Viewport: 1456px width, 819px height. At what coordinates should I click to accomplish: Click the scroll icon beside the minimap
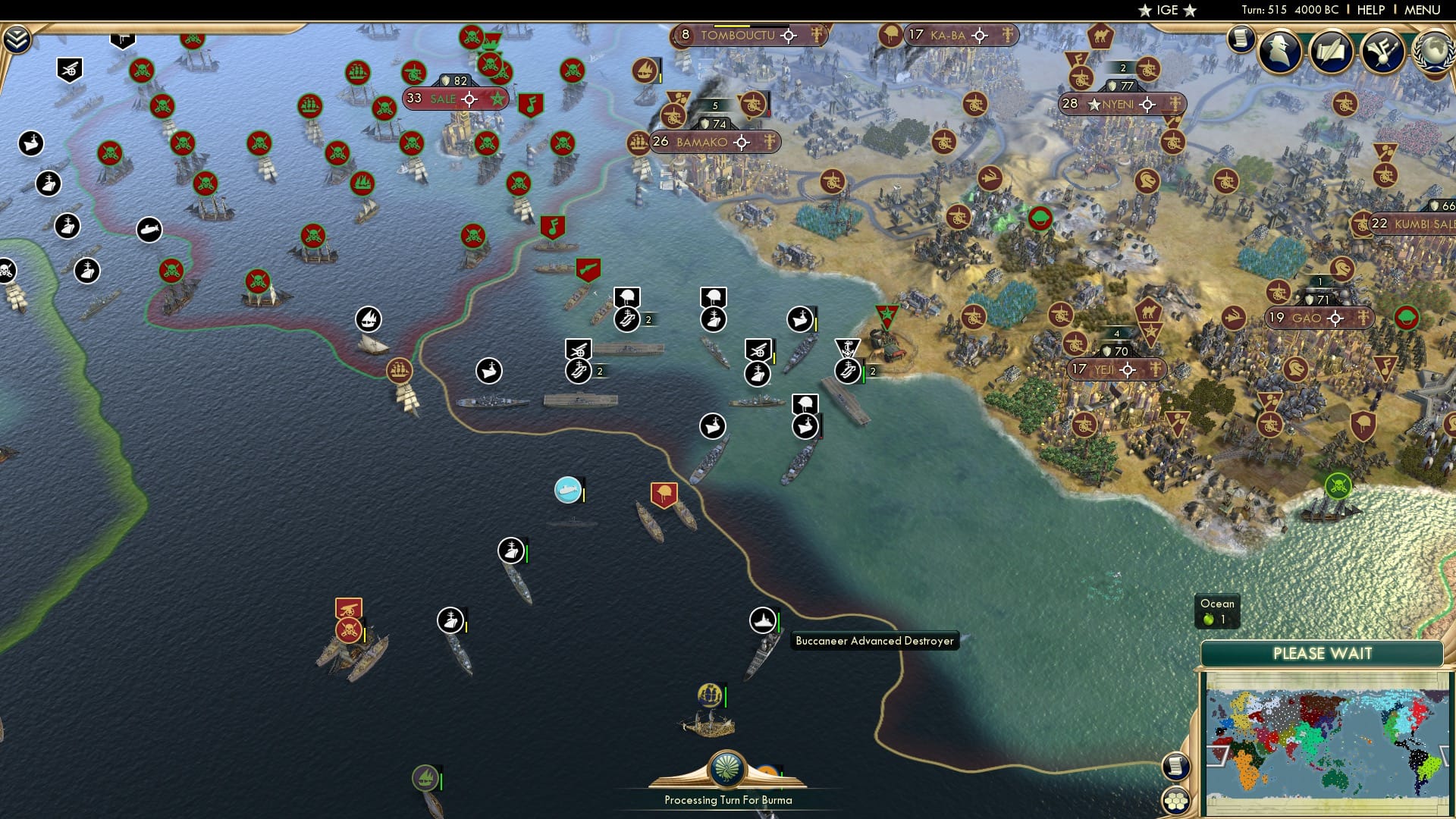pyautogui.click(x=1176, y=767)
